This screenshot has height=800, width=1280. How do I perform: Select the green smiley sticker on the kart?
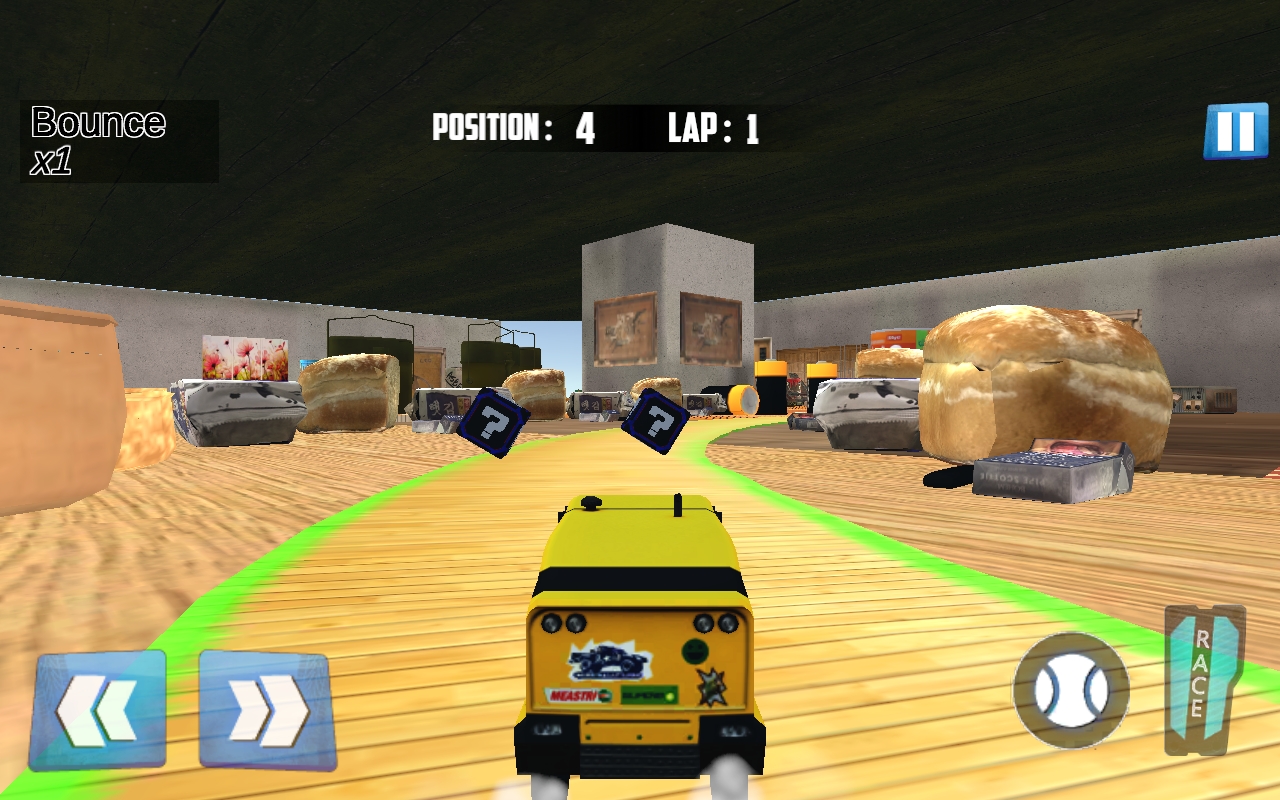pyautogui.click(x=692, y=650)
